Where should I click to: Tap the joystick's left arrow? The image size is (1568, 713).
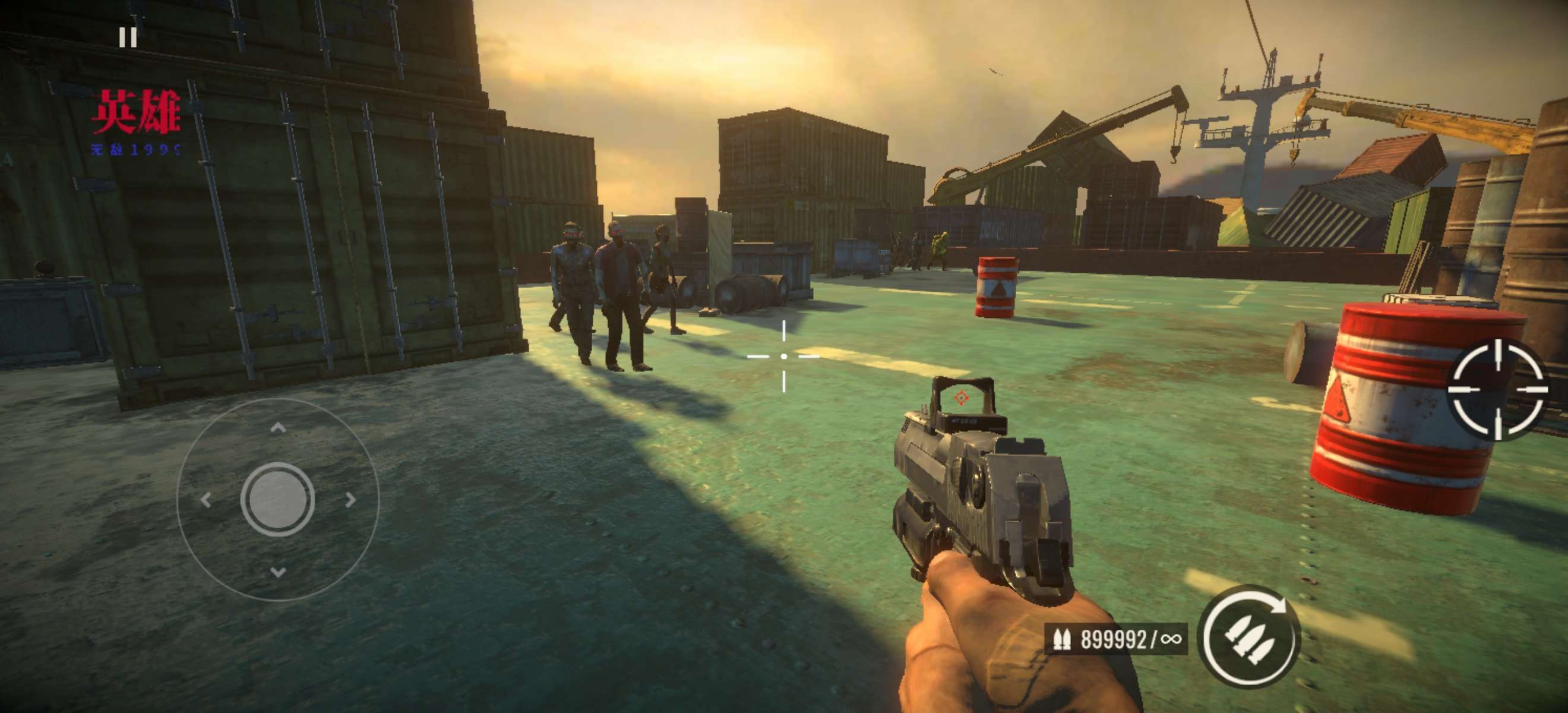pyautogui.click(x=206, y=500)
